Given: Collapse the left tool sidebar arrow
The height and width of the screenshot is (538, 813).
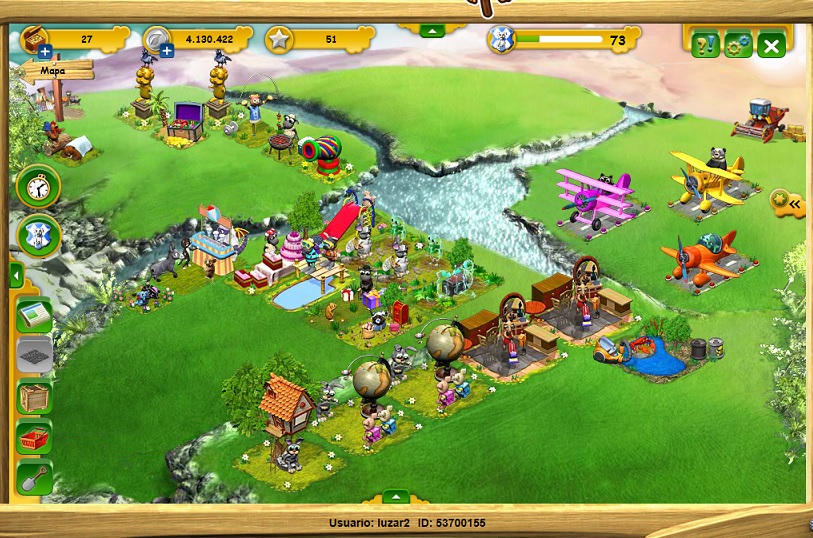Looking at the screenshot, I should tap(16, 276).
